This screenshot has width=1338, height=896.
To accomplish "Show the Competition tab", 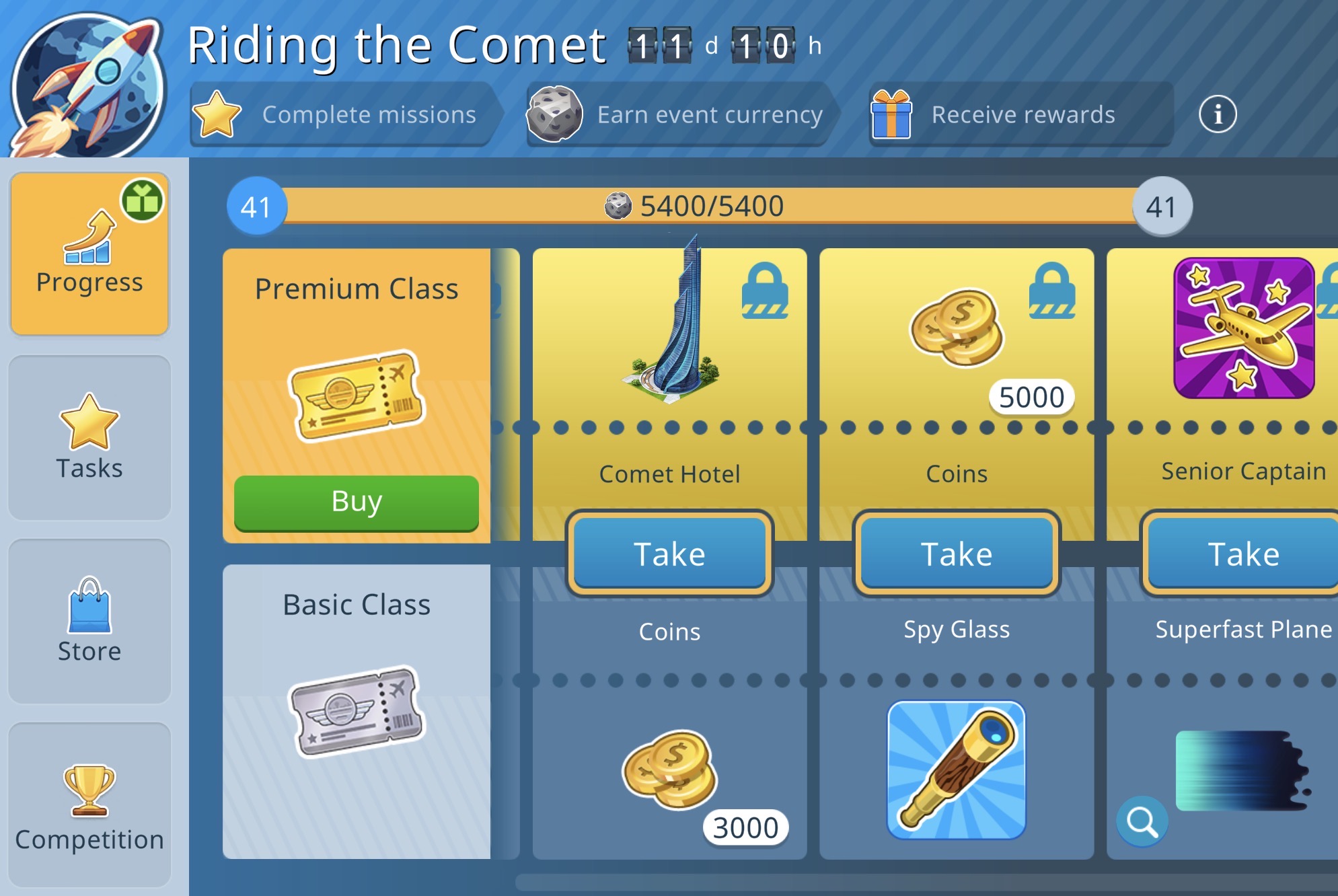I will pyautogui.click(x=89, y=805).
